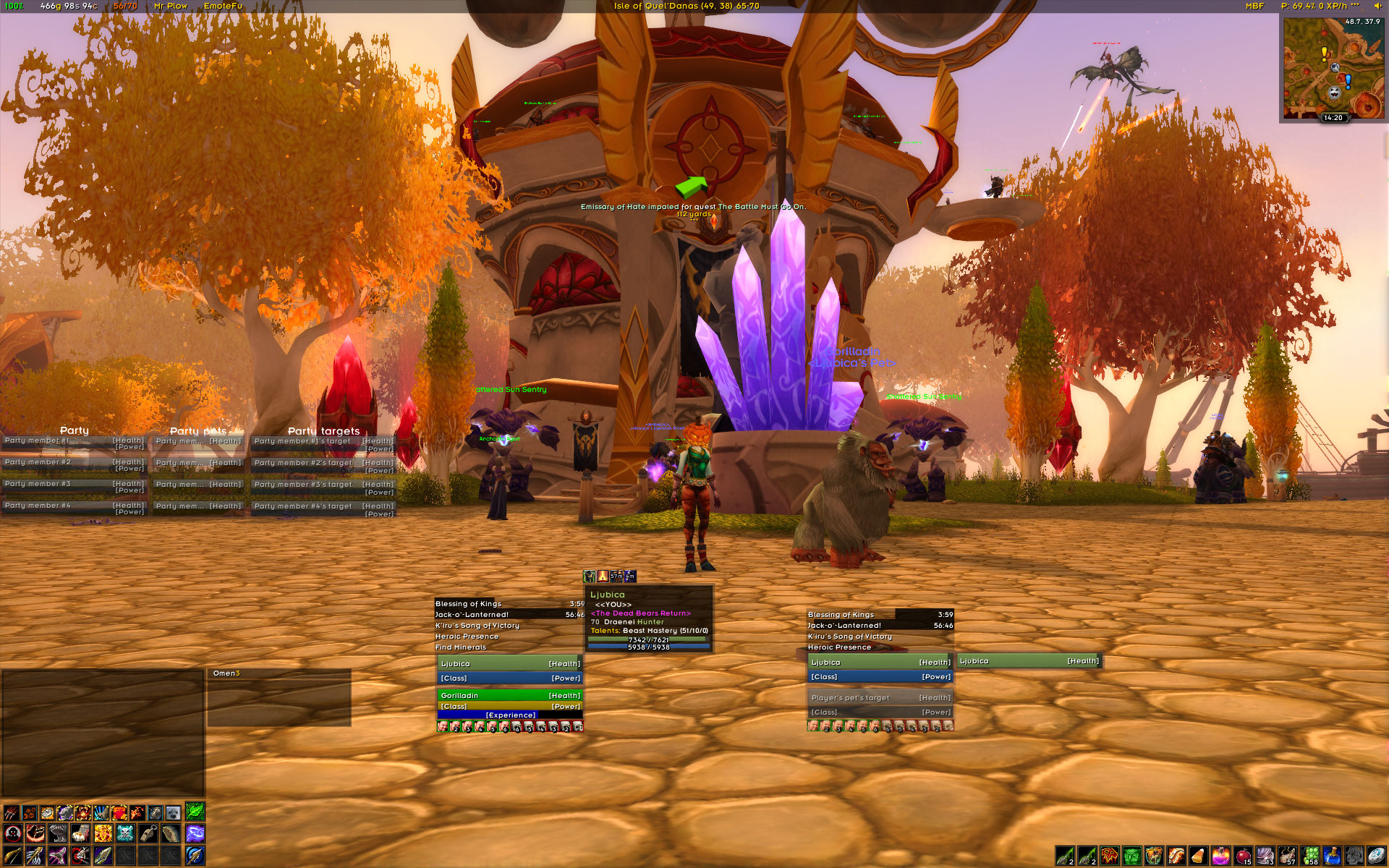Activate the teal skull and crossbones ability
Image resolution: width=1389 pixels, height=868 pixels.
[125, 833]
